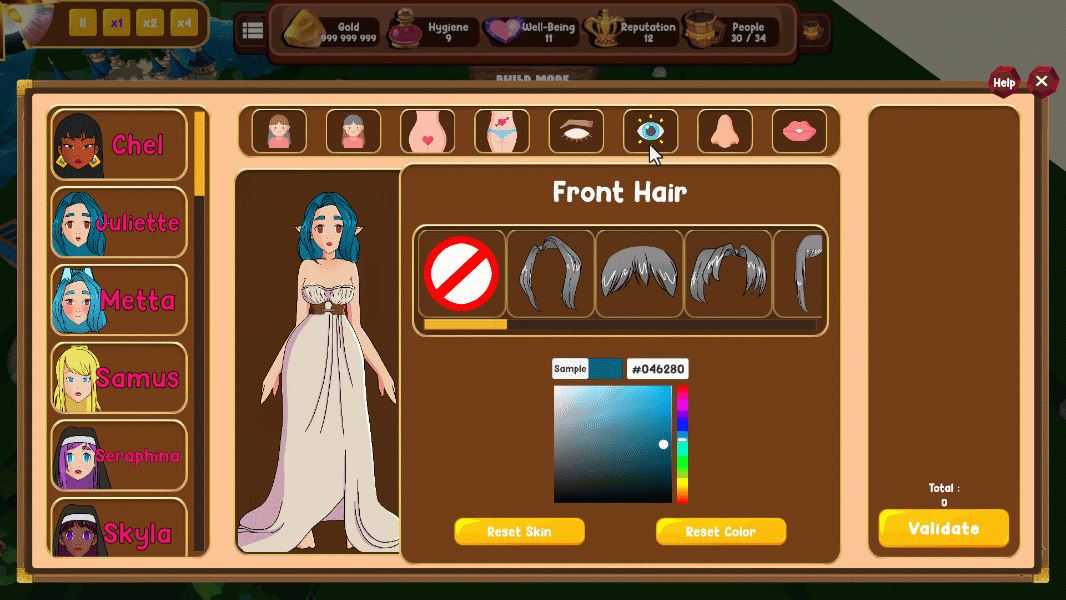
Task: Click the hex color code field
Action: [658, 369]
